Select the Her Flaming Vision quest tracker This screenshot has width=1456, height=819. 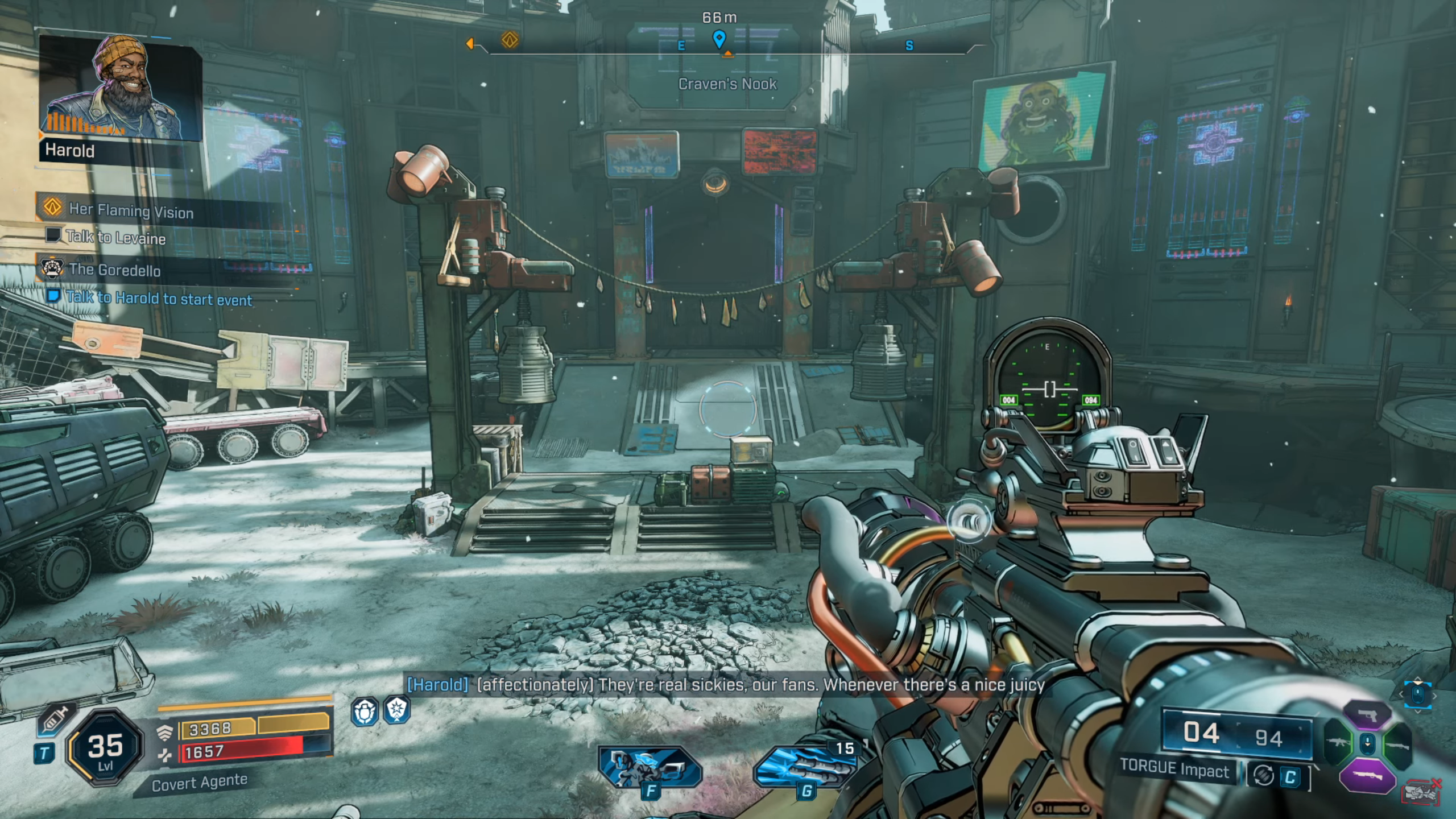point(131,210)
